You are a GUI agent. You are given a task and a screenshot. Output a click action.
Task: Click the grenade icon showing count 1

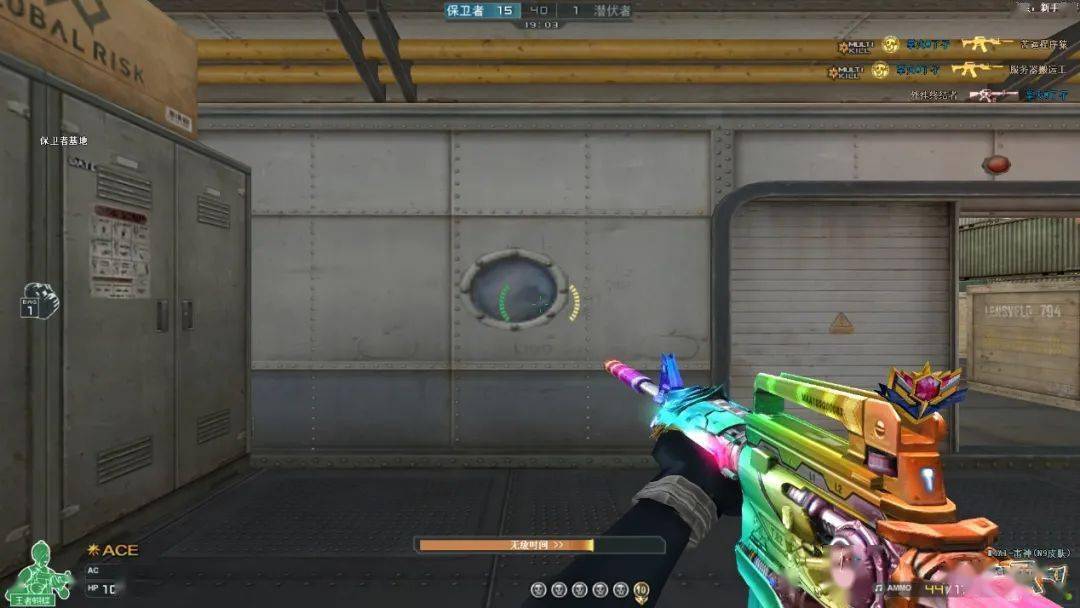40,301
